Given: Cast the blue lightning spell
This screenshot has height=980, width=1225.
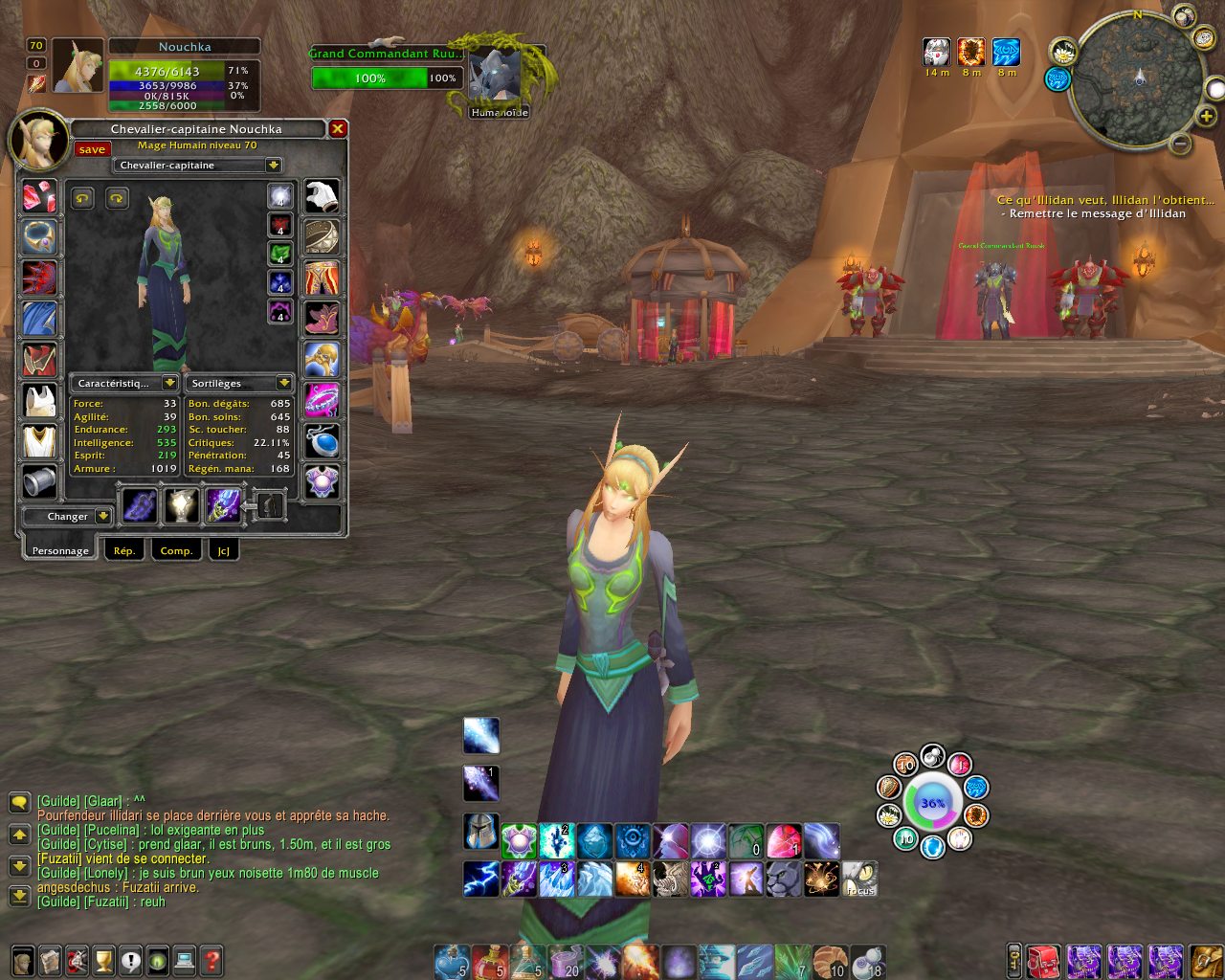Looking at the screenshot, I should pyautogui.click(x=480, y=879).
